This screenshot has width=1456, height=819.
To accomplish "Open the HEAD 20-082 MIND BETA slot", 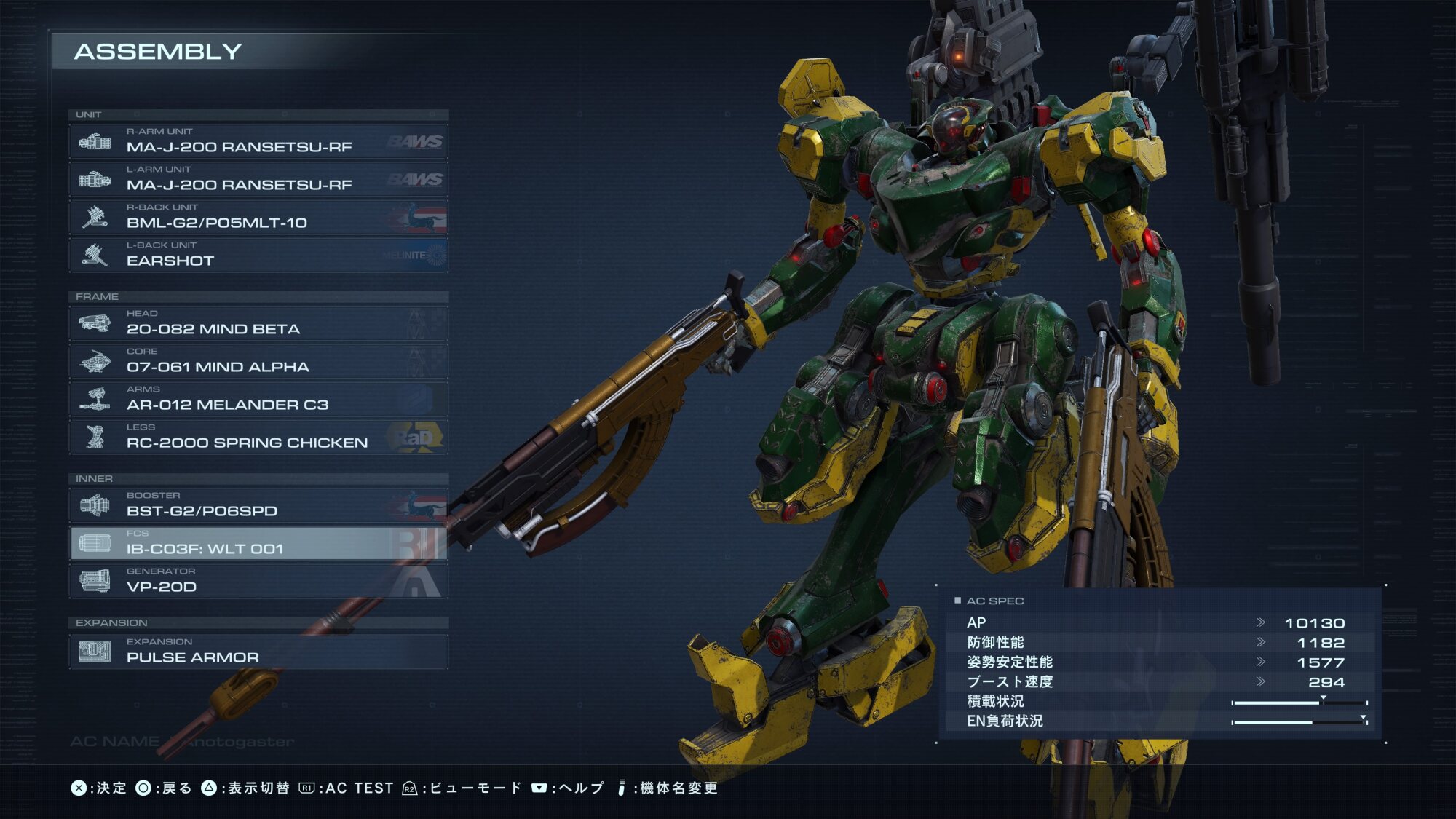I will (258, 323).
